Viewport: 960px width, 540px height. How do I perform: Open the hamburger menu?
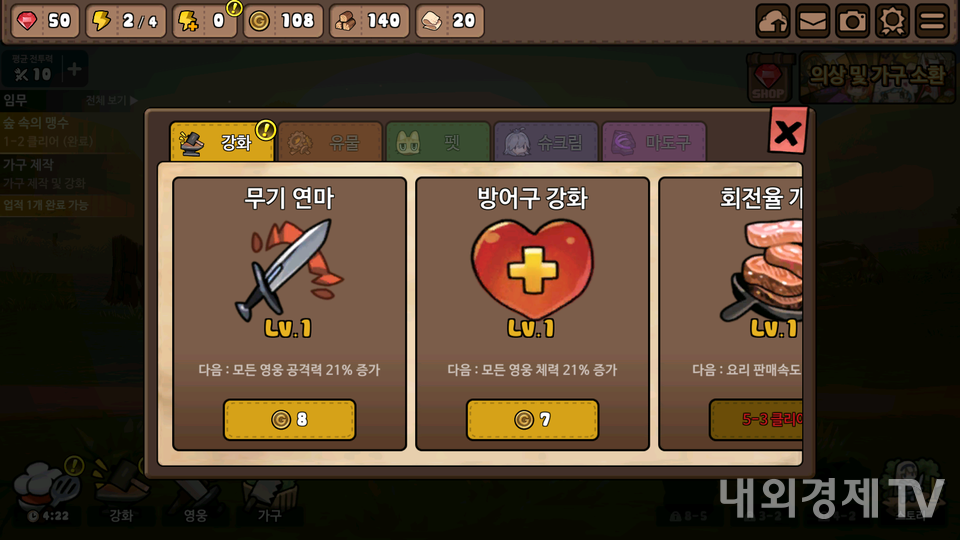click(x=932, y=20)
